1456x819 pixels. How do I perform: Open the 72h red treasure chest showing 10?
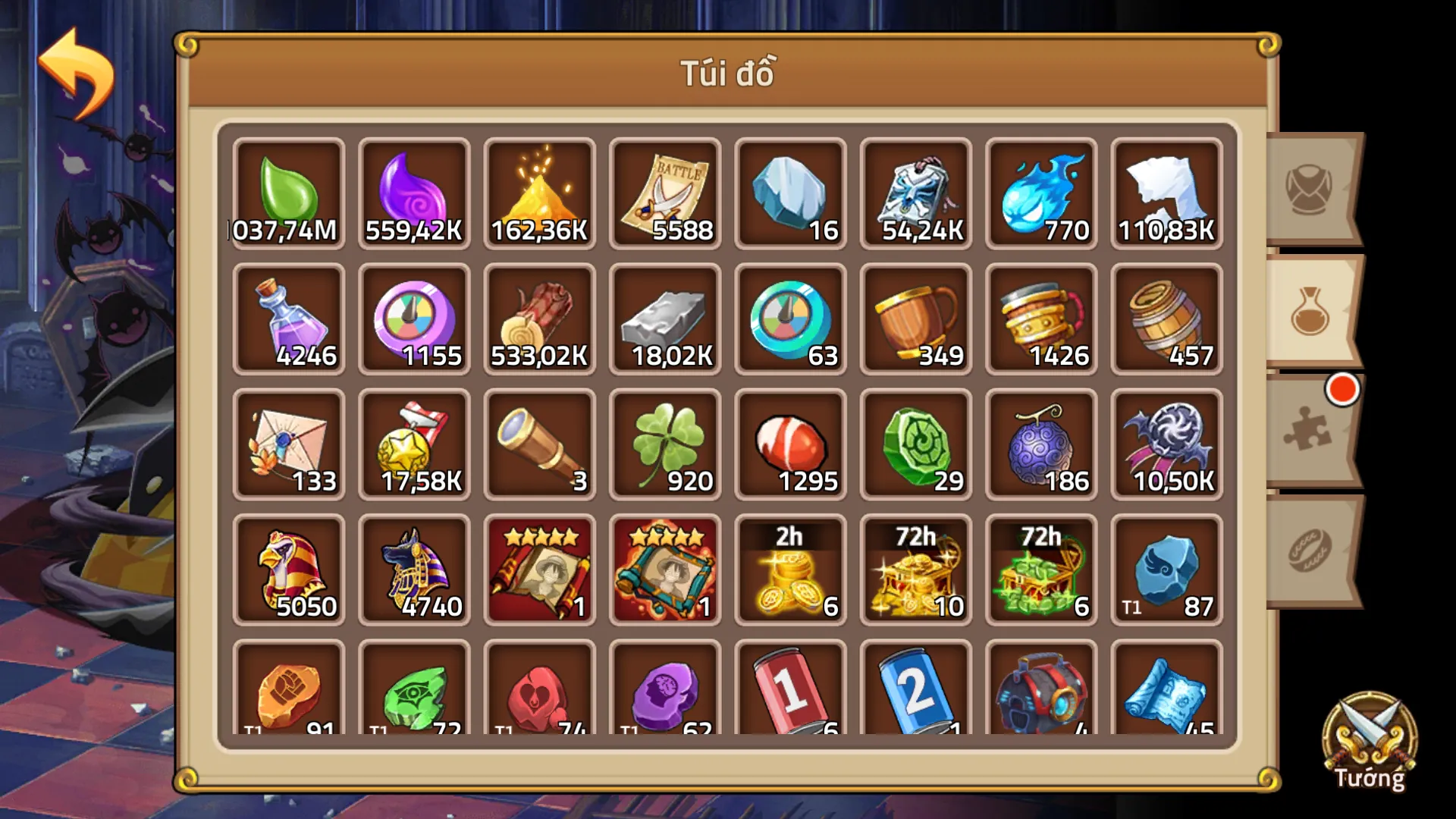click(x=916, y=569)
